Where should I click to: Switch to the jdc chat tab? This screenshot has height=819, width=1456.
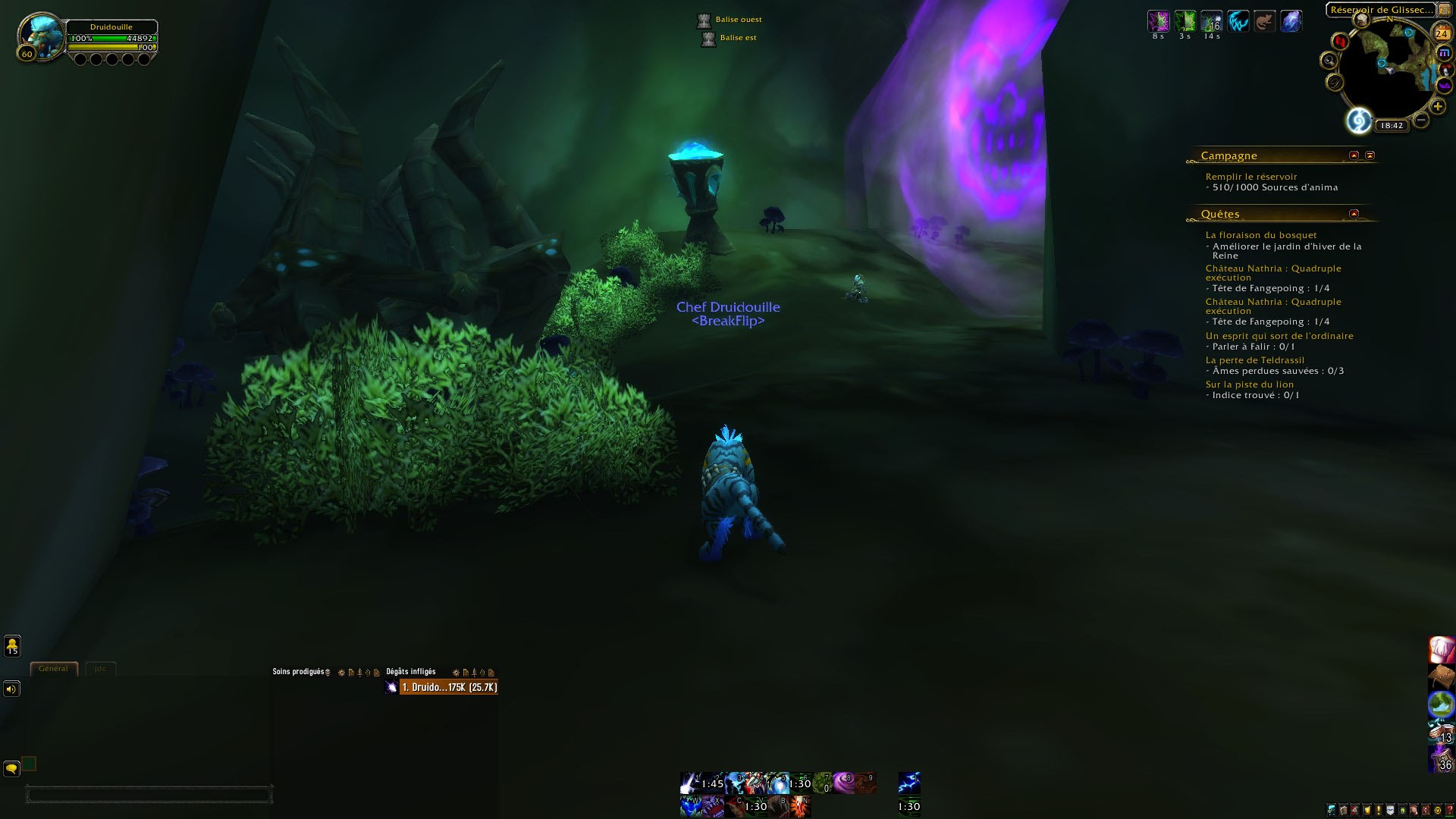99,668
